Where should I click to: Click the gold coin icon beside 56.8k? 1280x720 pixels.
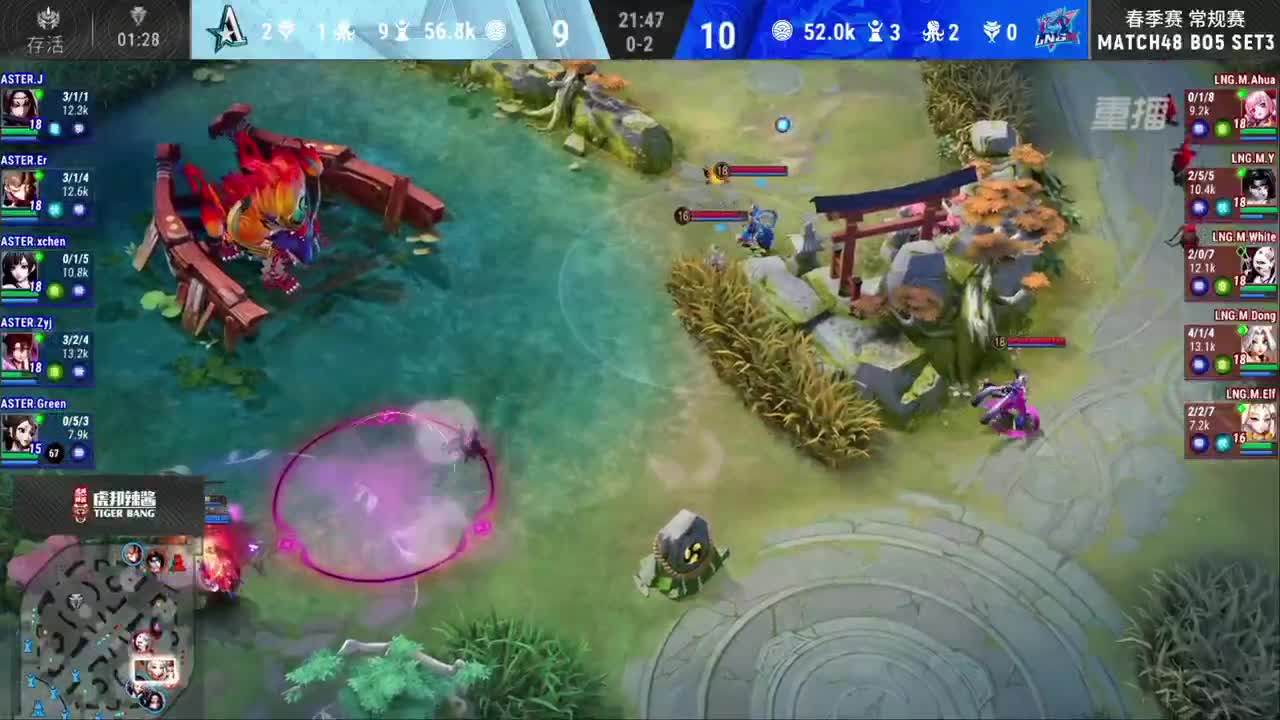click(497, 31)
